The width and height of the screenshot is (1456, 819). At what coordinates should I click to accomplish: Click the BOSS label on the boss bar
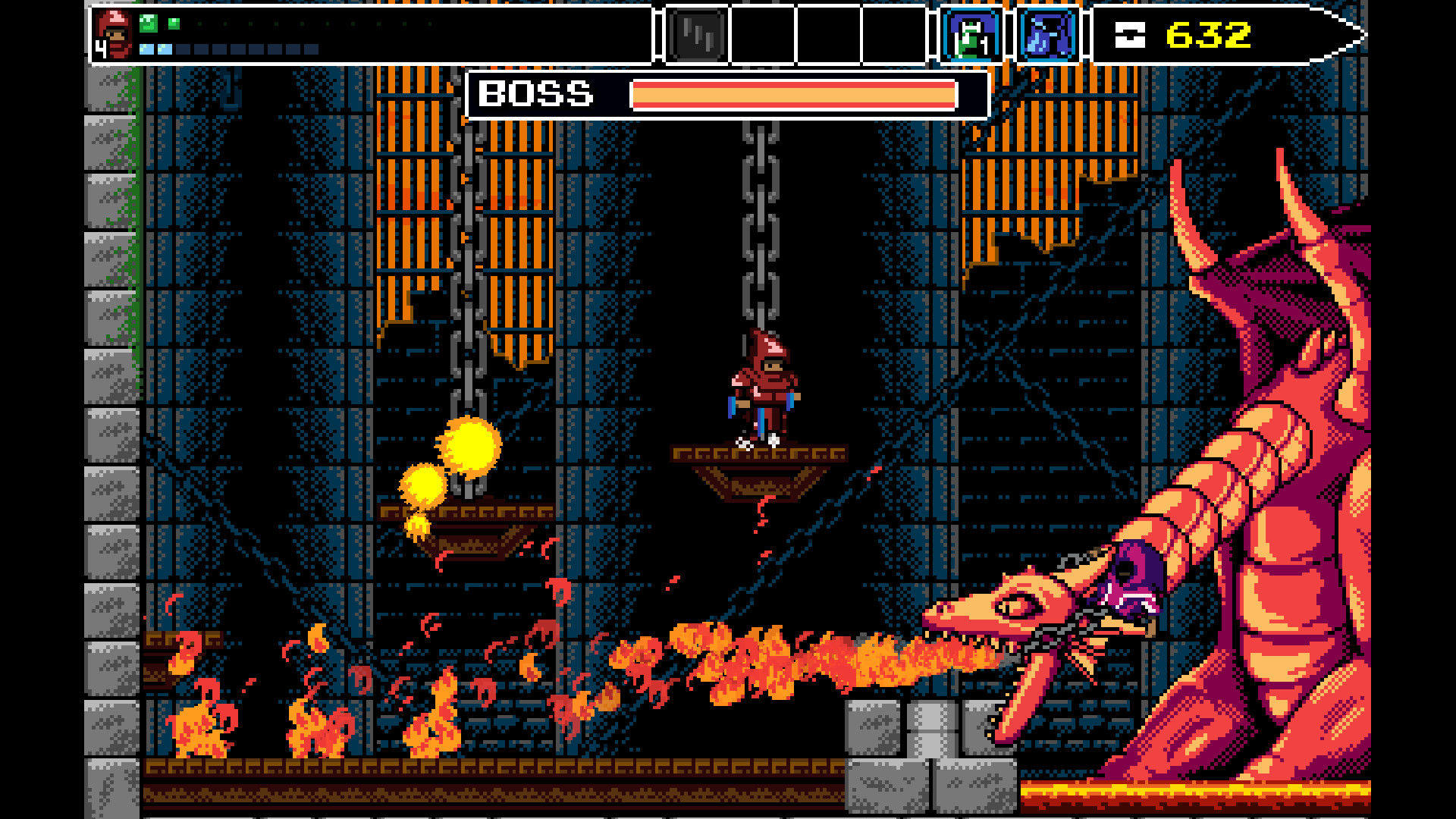535,94
